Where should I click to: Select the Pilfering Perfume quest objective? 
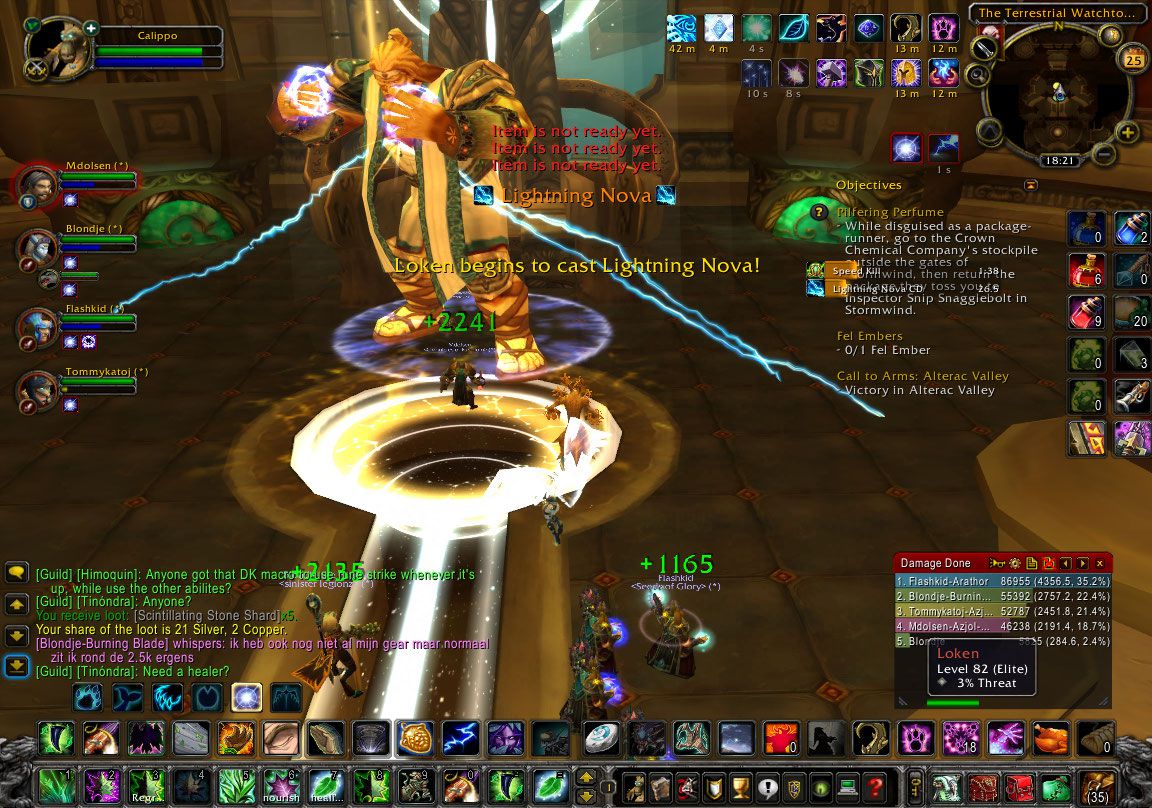[889, 212]
